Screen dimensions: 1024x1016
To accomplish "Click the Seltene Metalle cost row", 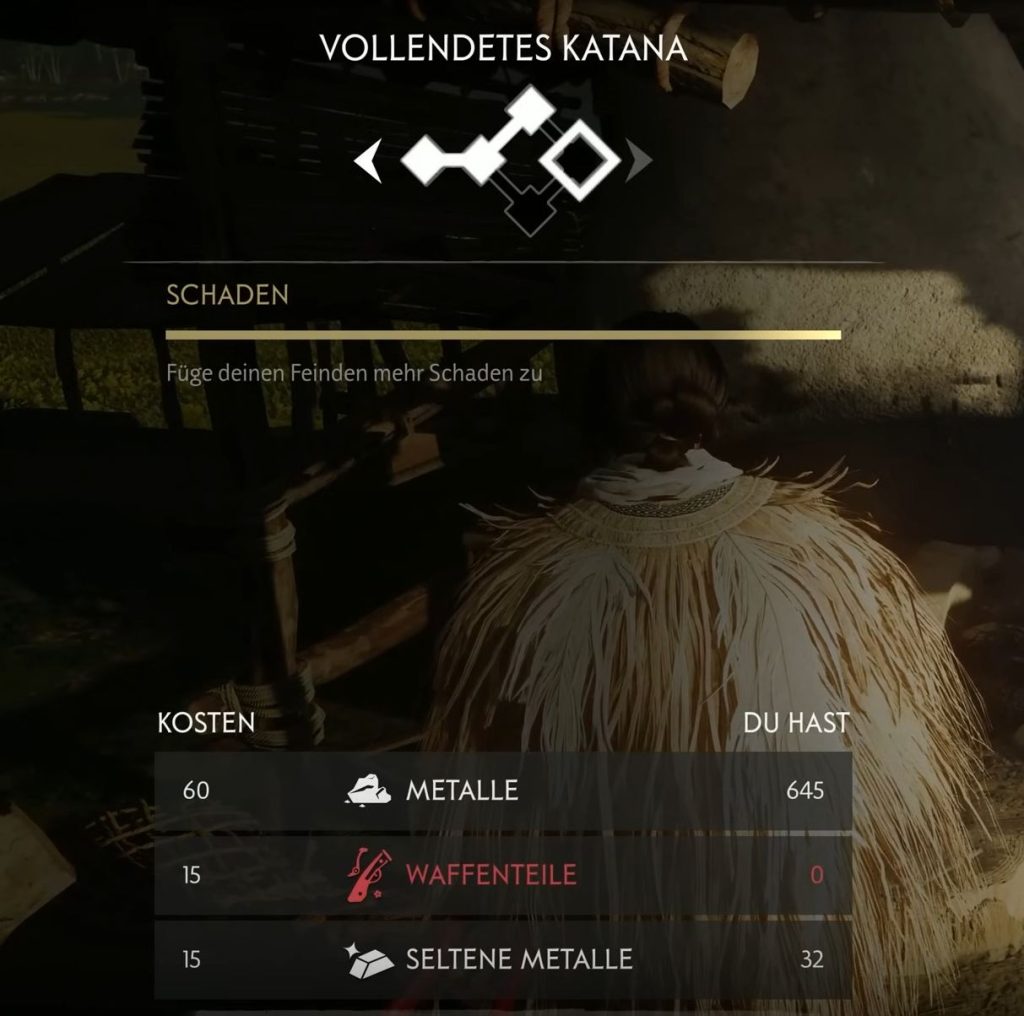I will point(503,960).
